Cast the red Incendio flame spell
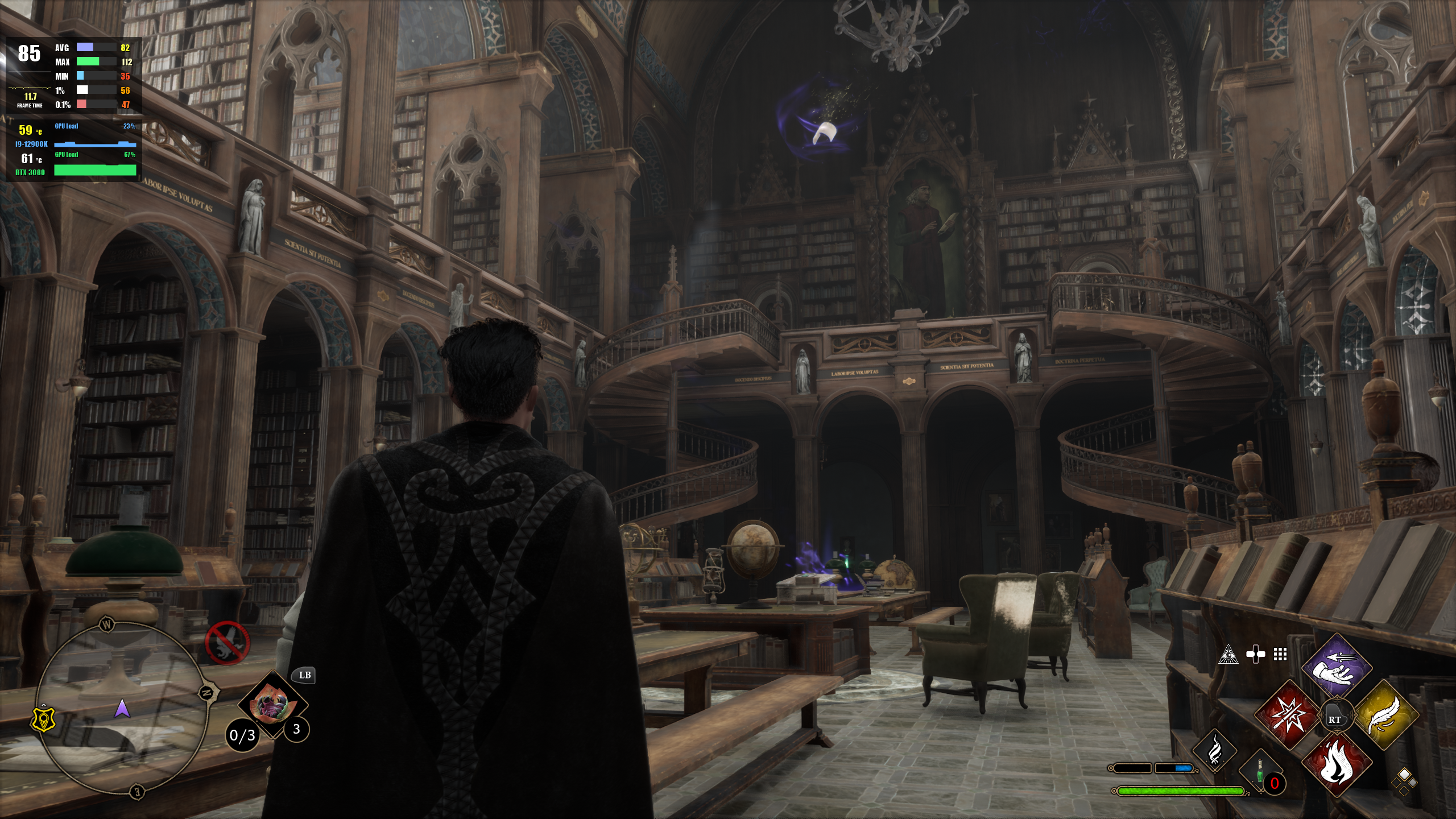Viewport: 1456px width, 819px height. [1337, 763]
